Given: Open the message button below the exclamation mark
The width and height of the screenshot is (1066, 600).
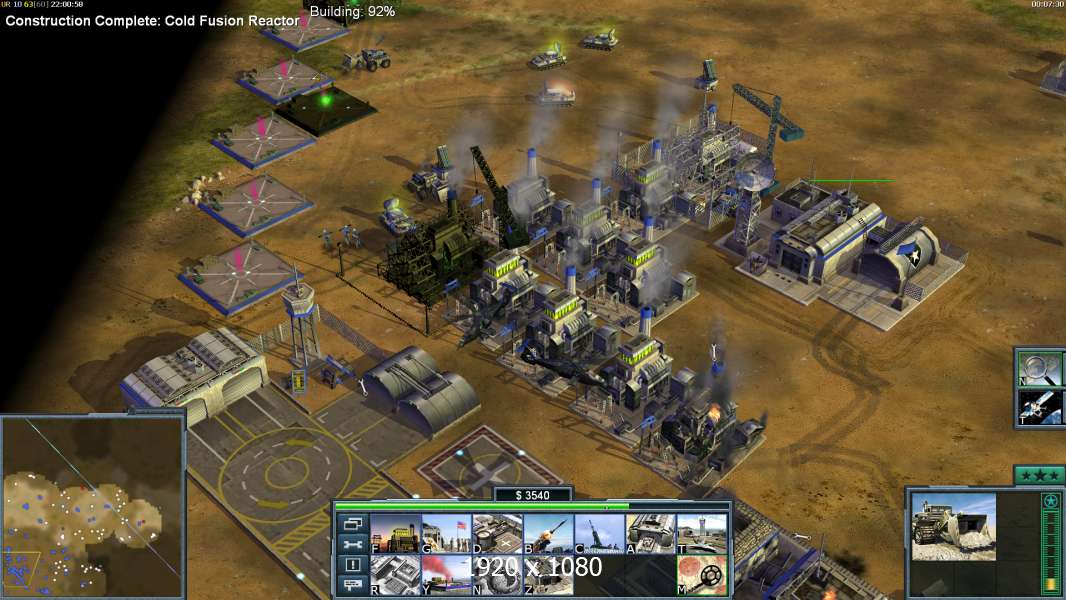Looking at the screenshot, I should coord(352,585).
